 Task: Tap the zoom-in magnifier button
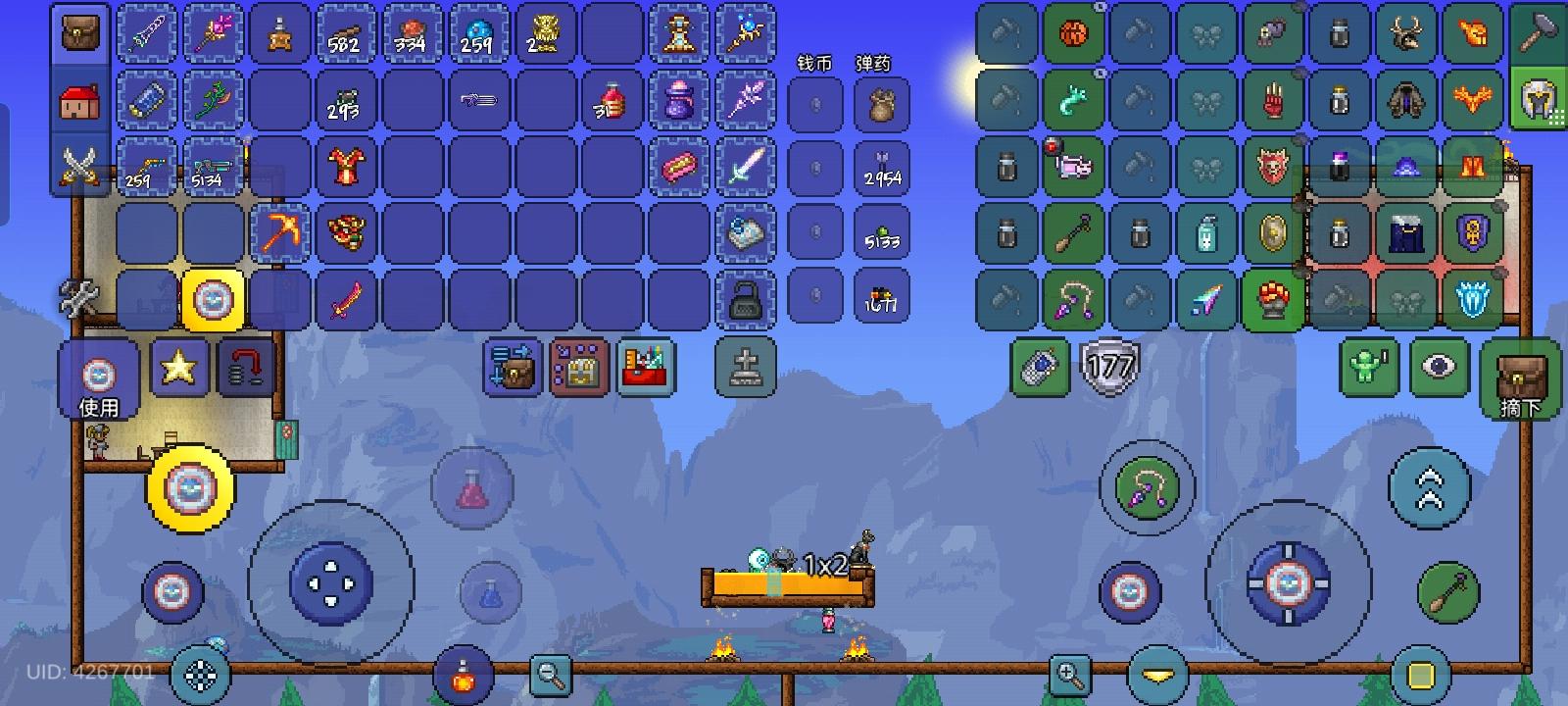(1070, 675)
